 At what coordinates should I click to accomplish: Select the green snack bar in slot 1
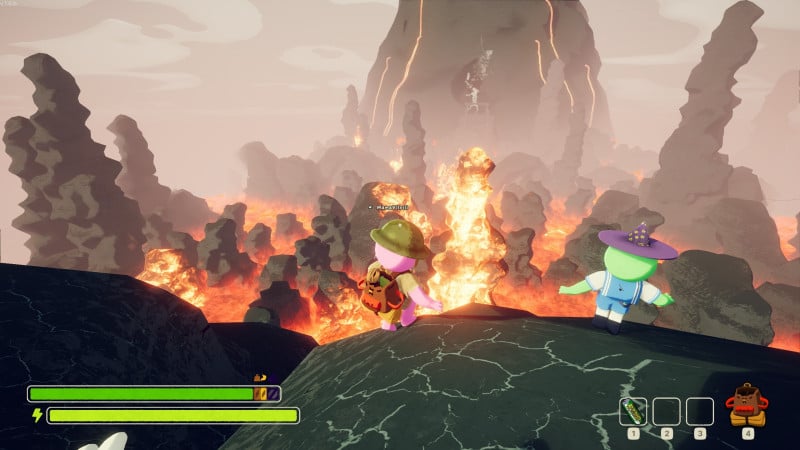[x=633, y=411]
